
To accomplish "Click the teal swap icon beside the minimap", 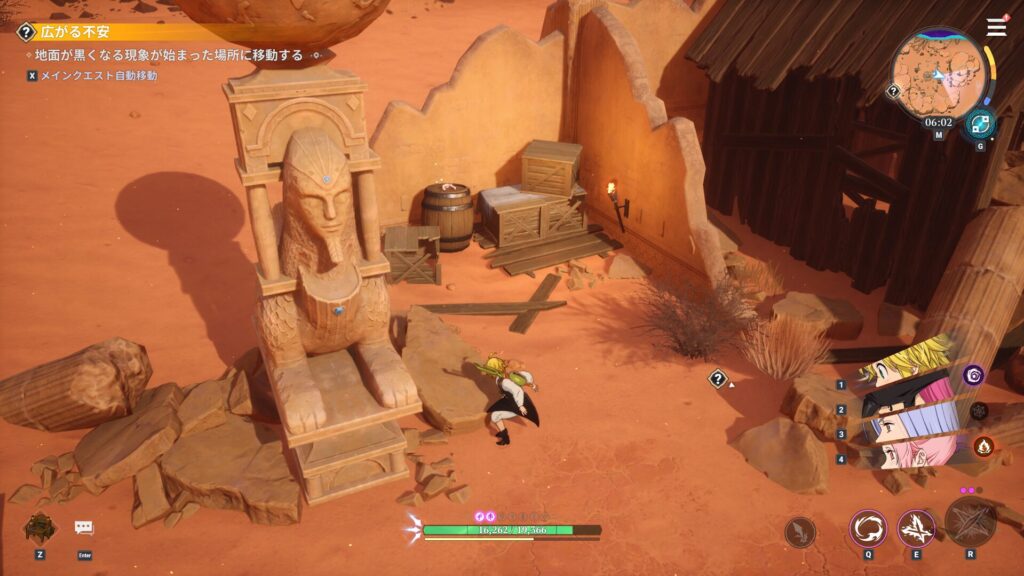I will [979, 123].
